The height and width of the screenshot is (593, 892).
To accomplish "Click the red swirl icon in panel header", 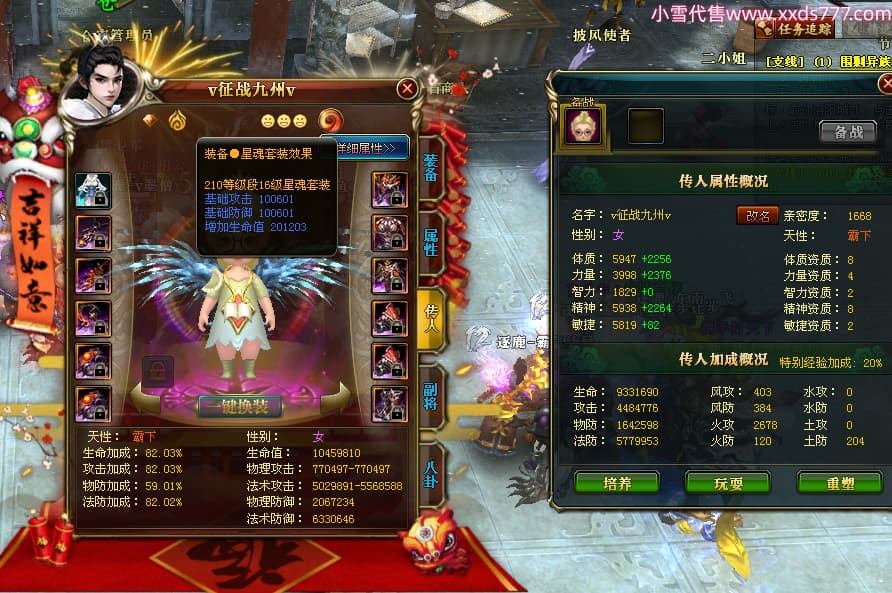I will click(331, 121).
